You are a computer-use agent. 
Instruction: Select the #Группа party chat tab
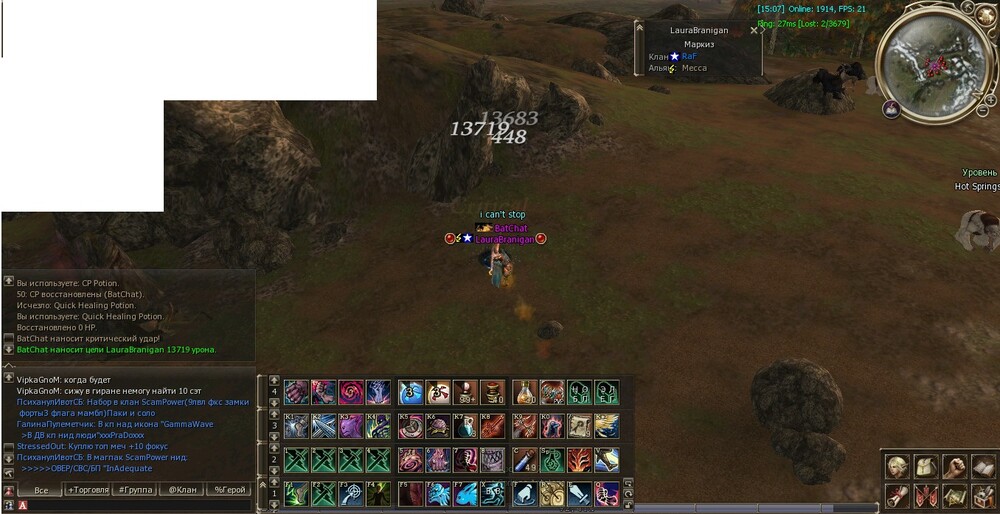tap(135, 490)
